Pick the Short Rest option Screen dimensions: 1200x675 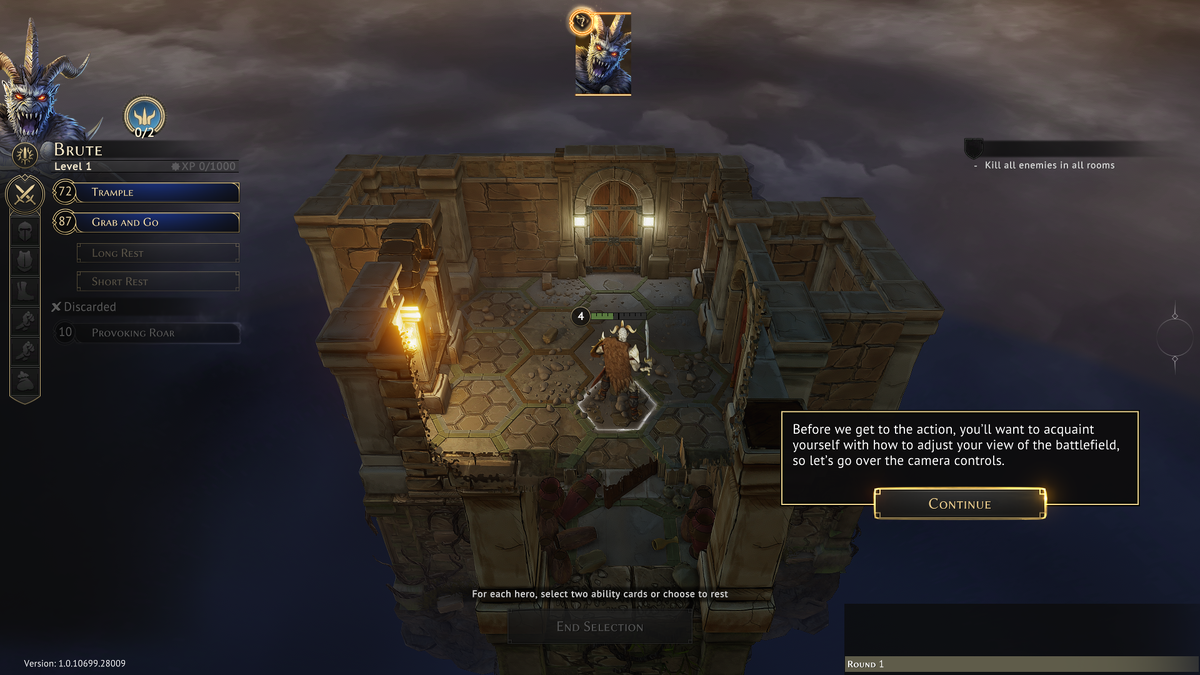pos(158,281)
